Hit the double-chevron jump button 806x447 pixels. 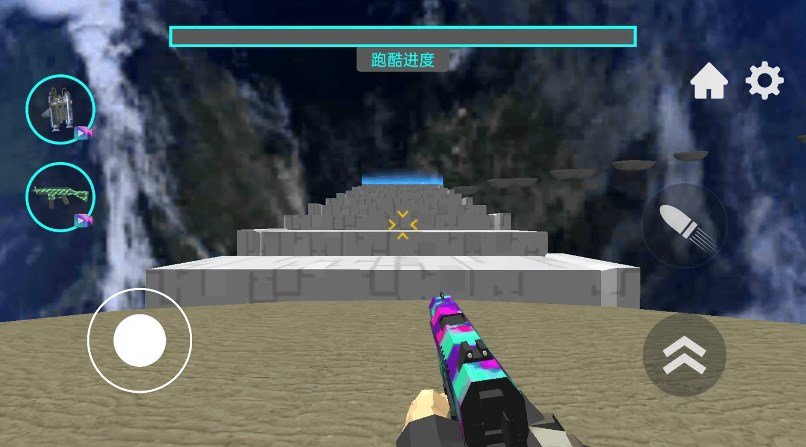[x=683, y=354]
